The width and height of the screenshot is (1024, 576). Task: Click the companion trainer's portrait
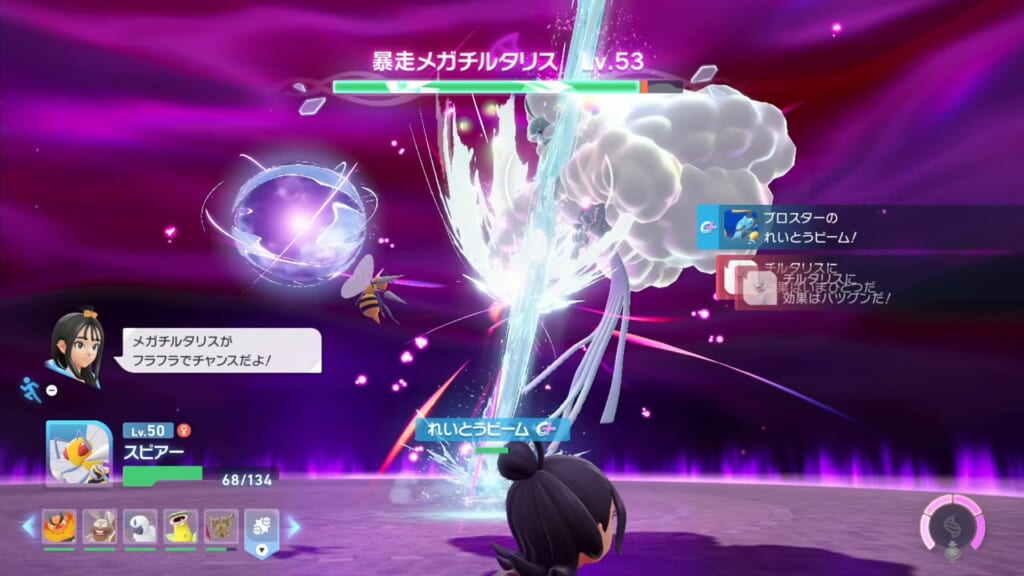point(77,349)
